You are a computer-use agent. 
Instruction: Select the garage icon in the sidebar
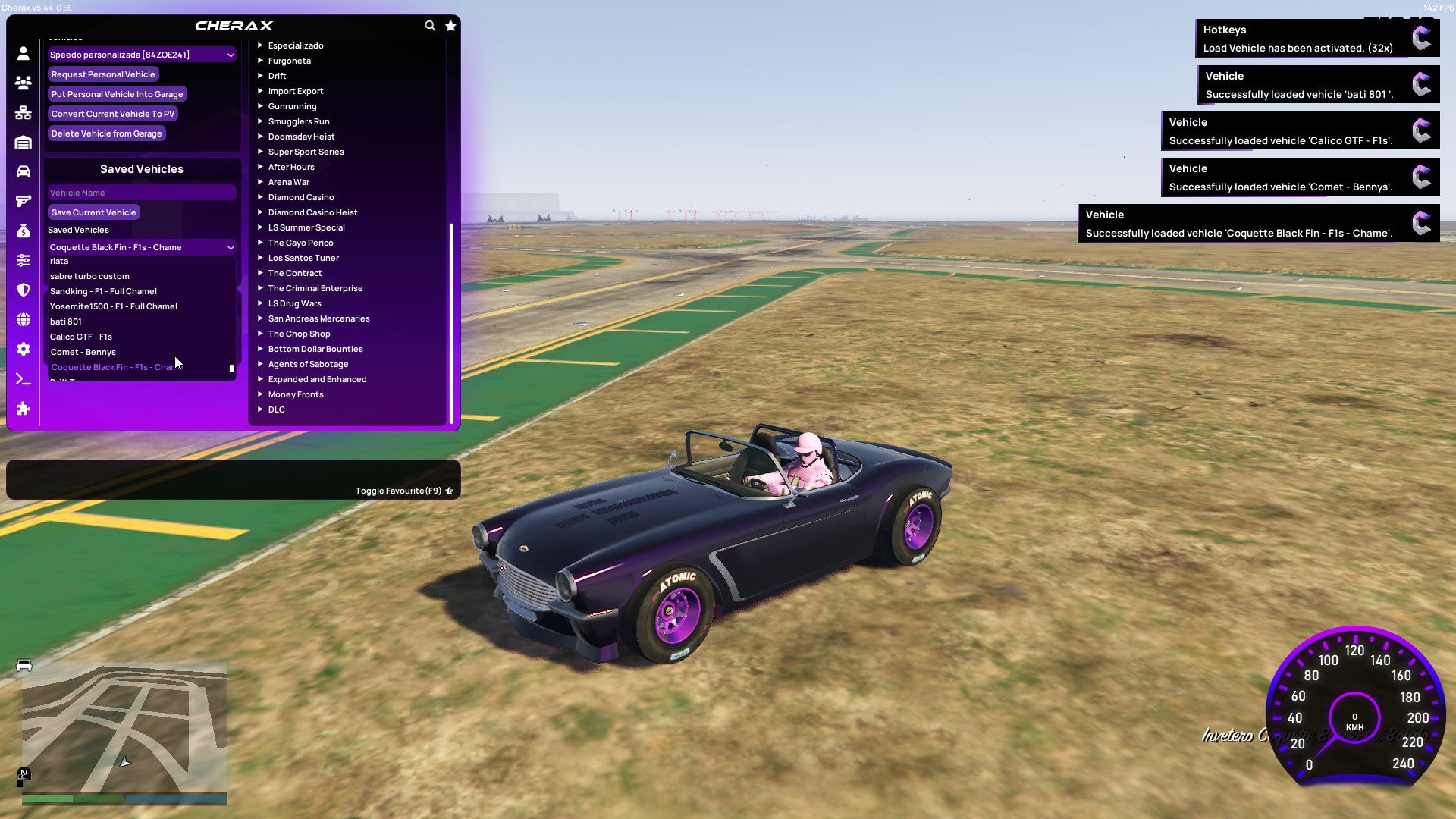(x=23, y=143)
